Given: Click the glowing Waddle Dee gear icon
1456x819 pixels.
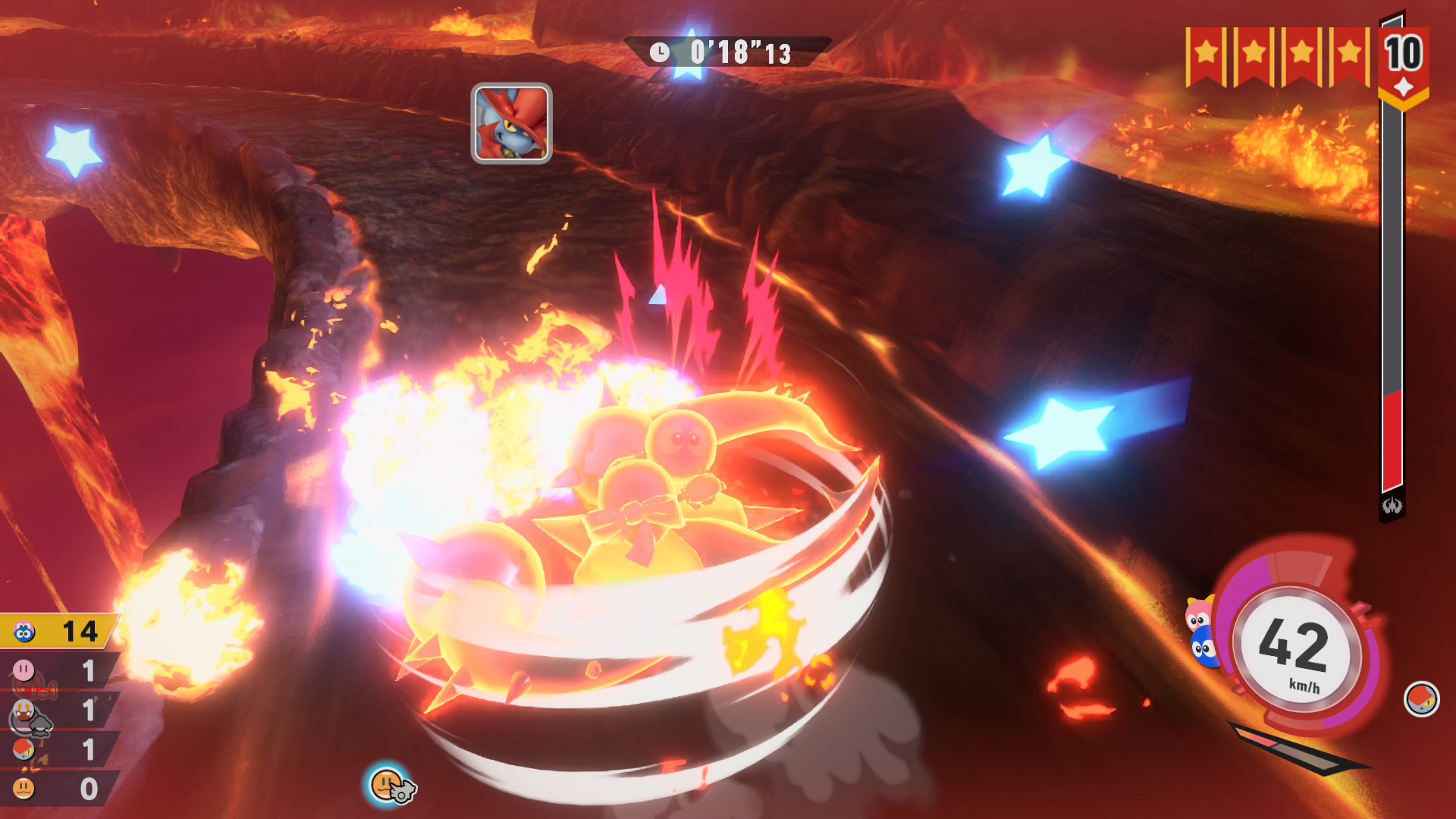Looking at the screenshot, I should (x=390, y=785).
